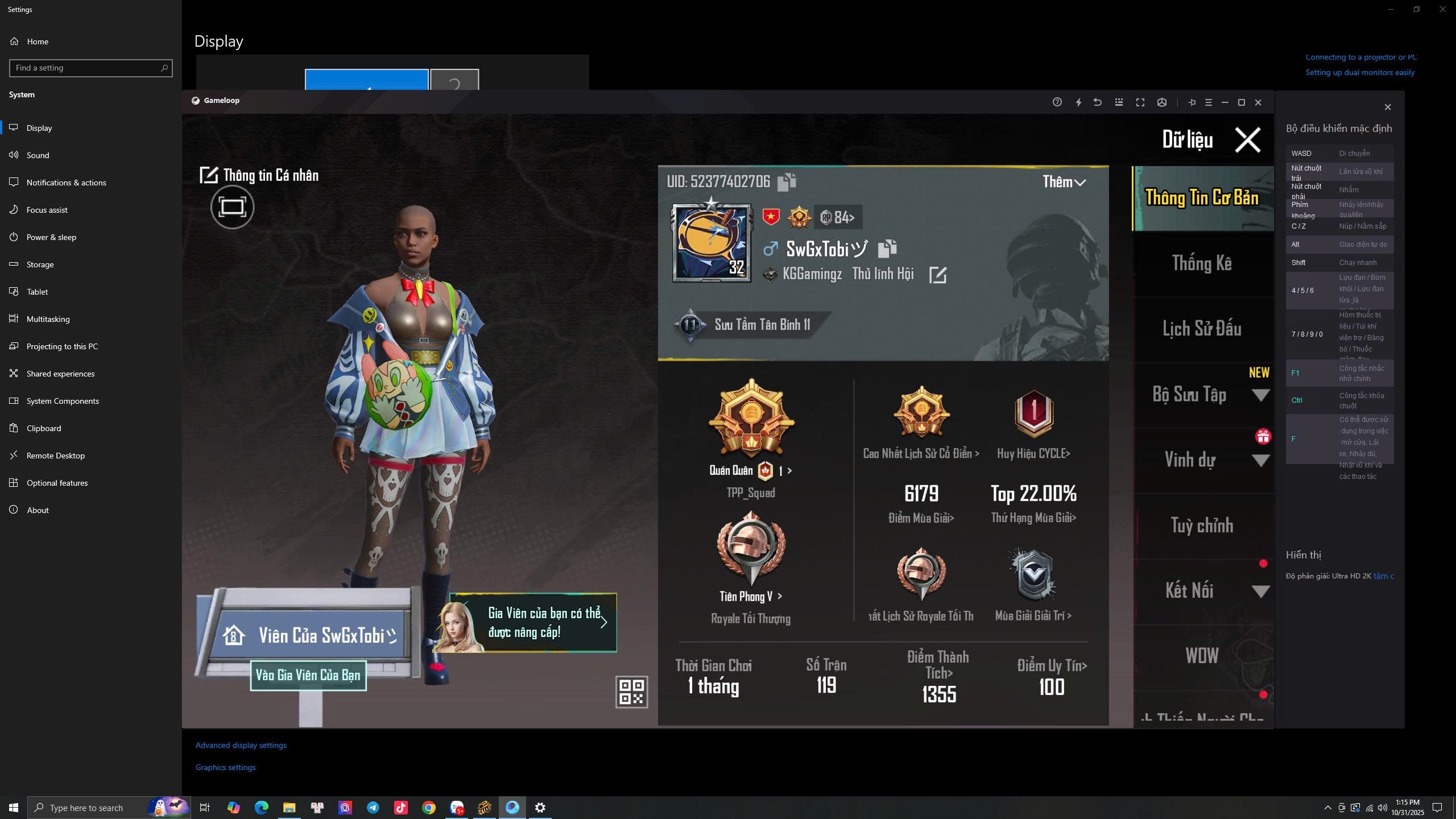Copy the UID number

click(x=787, y=182)
